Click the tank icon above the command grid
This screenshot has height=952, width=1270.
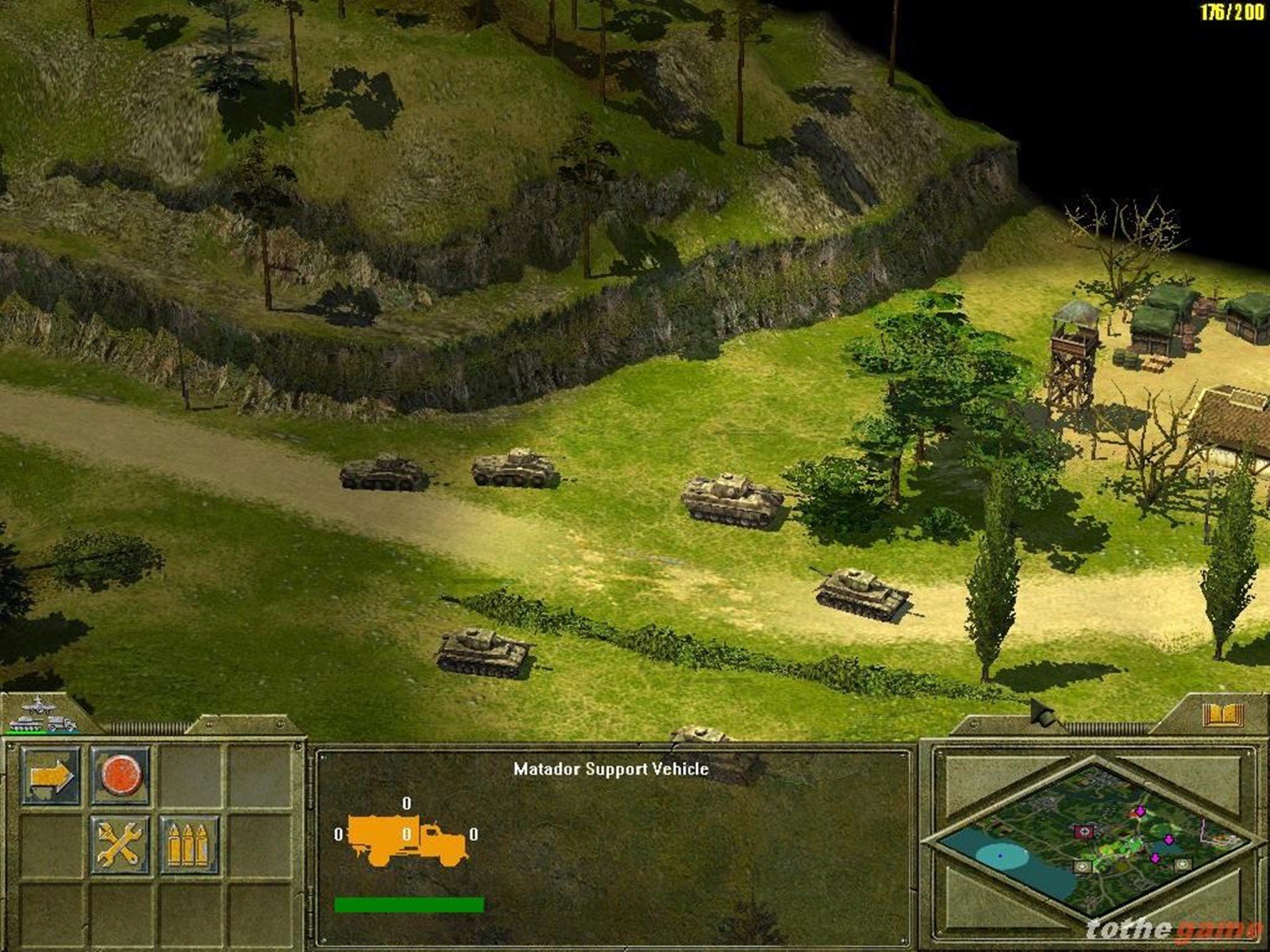(25, 724)
